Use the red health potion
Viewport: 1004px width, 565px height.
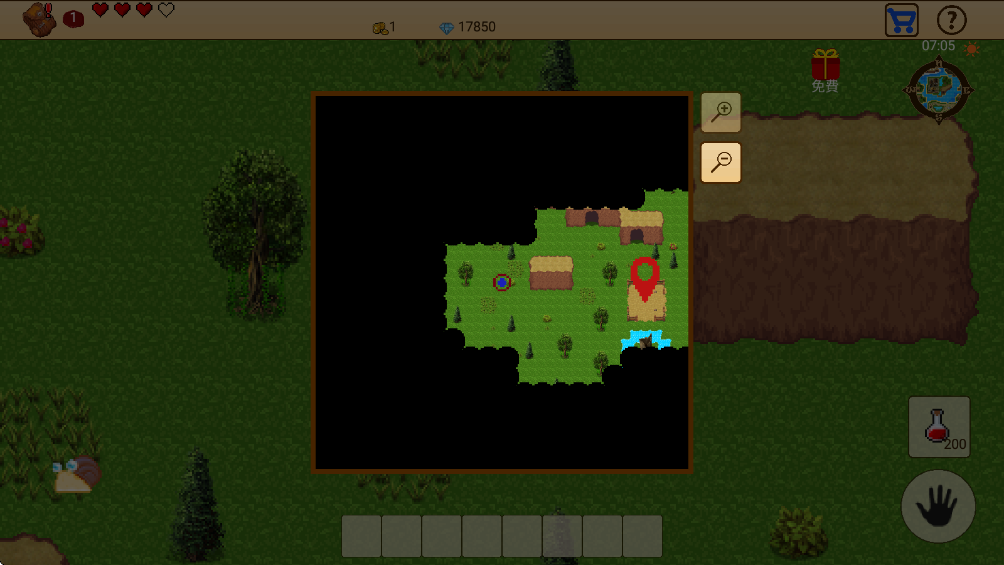click(938, 427)
